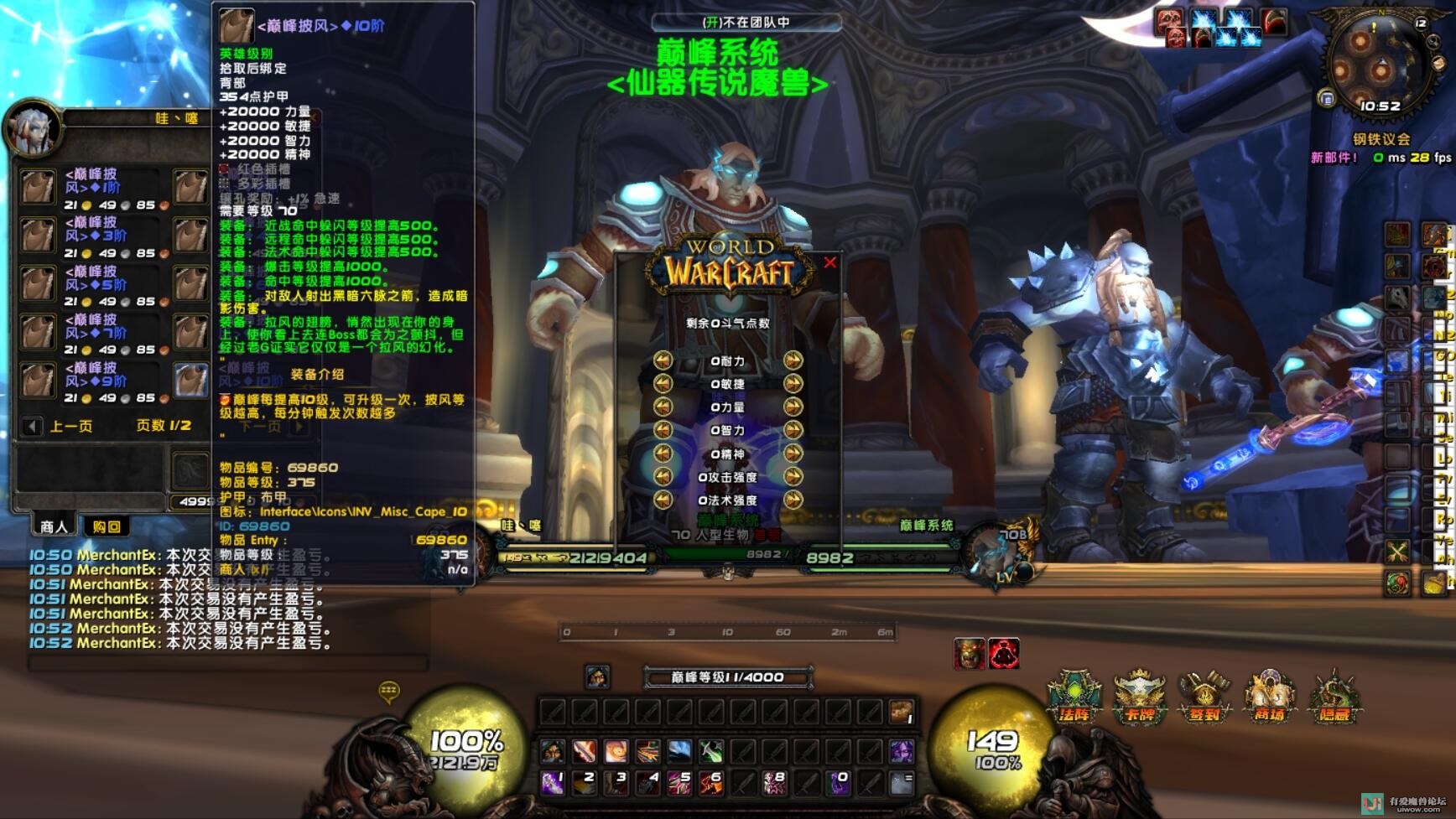
Task: Open the 签到 sign-in button
Action: [1204, 697]
